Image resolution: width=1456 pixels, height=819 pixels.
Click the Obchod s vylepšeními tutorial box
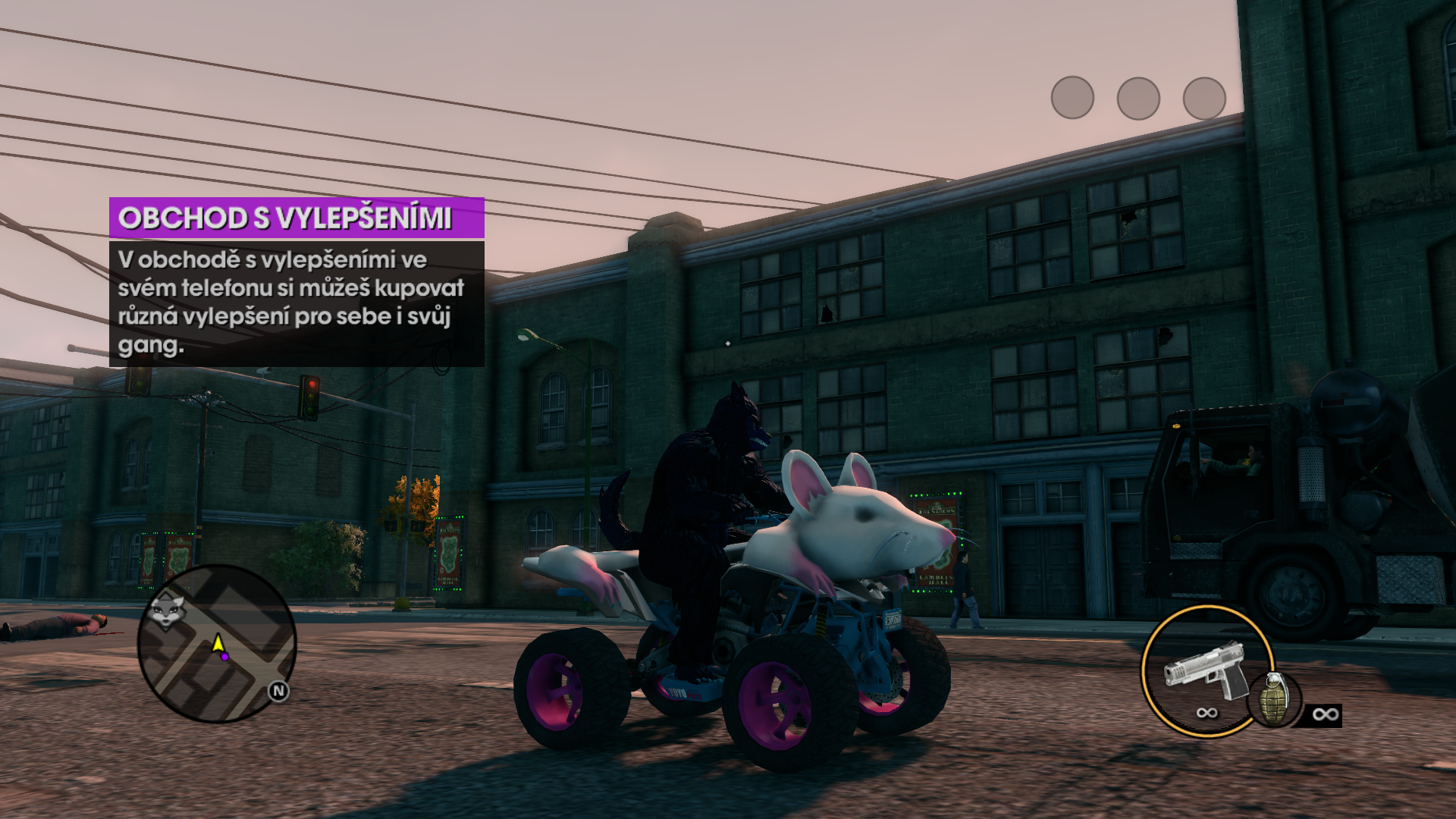pyautogui.click(x=297, y=282)
